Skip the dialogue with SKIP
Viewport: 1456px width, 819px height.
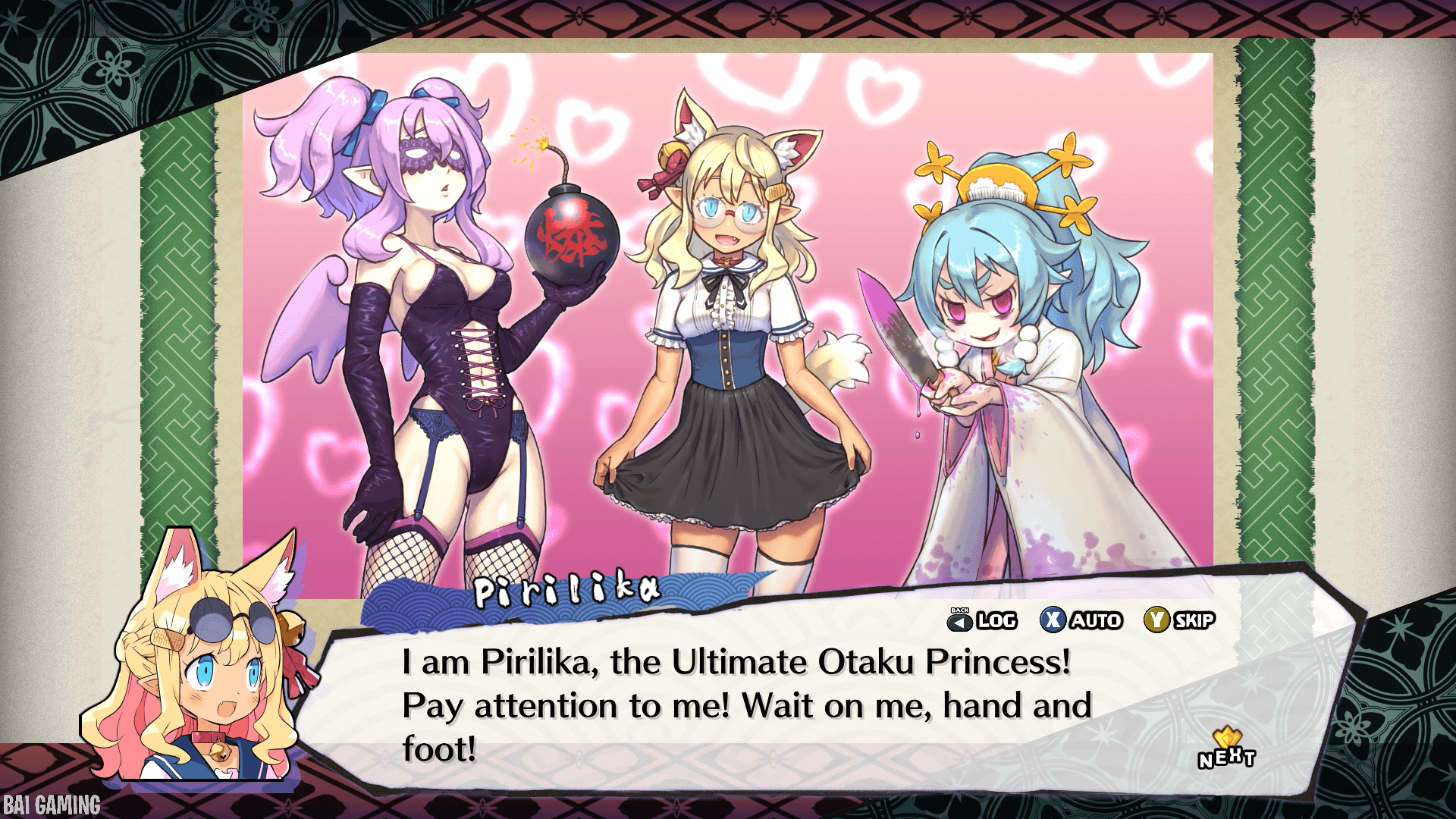1180,620
